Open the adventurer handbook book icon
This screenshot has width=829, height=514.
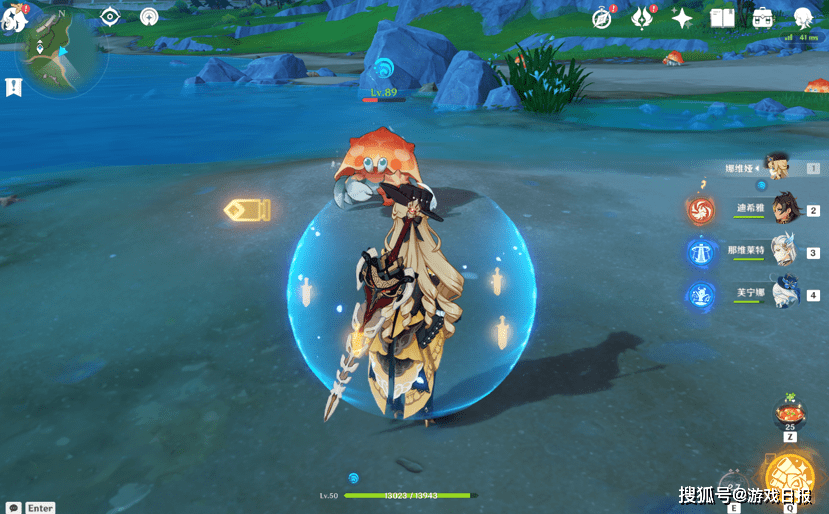pos(722,18)
